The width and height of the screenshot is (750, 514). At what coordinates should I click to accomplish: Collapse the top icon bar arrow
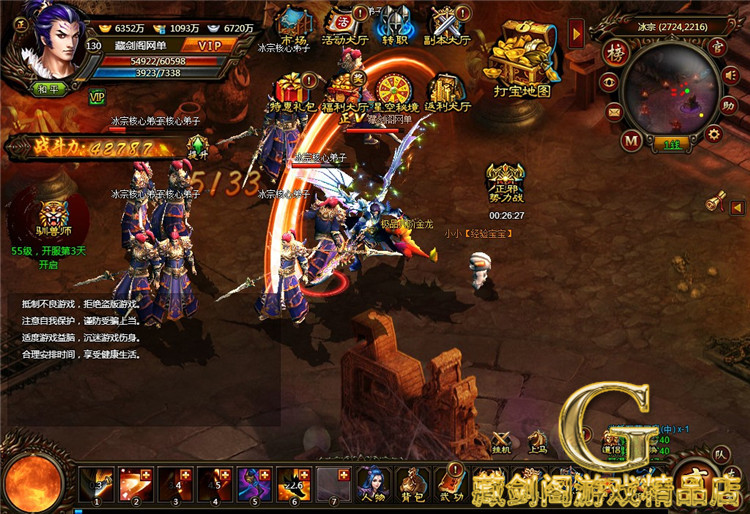pos(577,35)
